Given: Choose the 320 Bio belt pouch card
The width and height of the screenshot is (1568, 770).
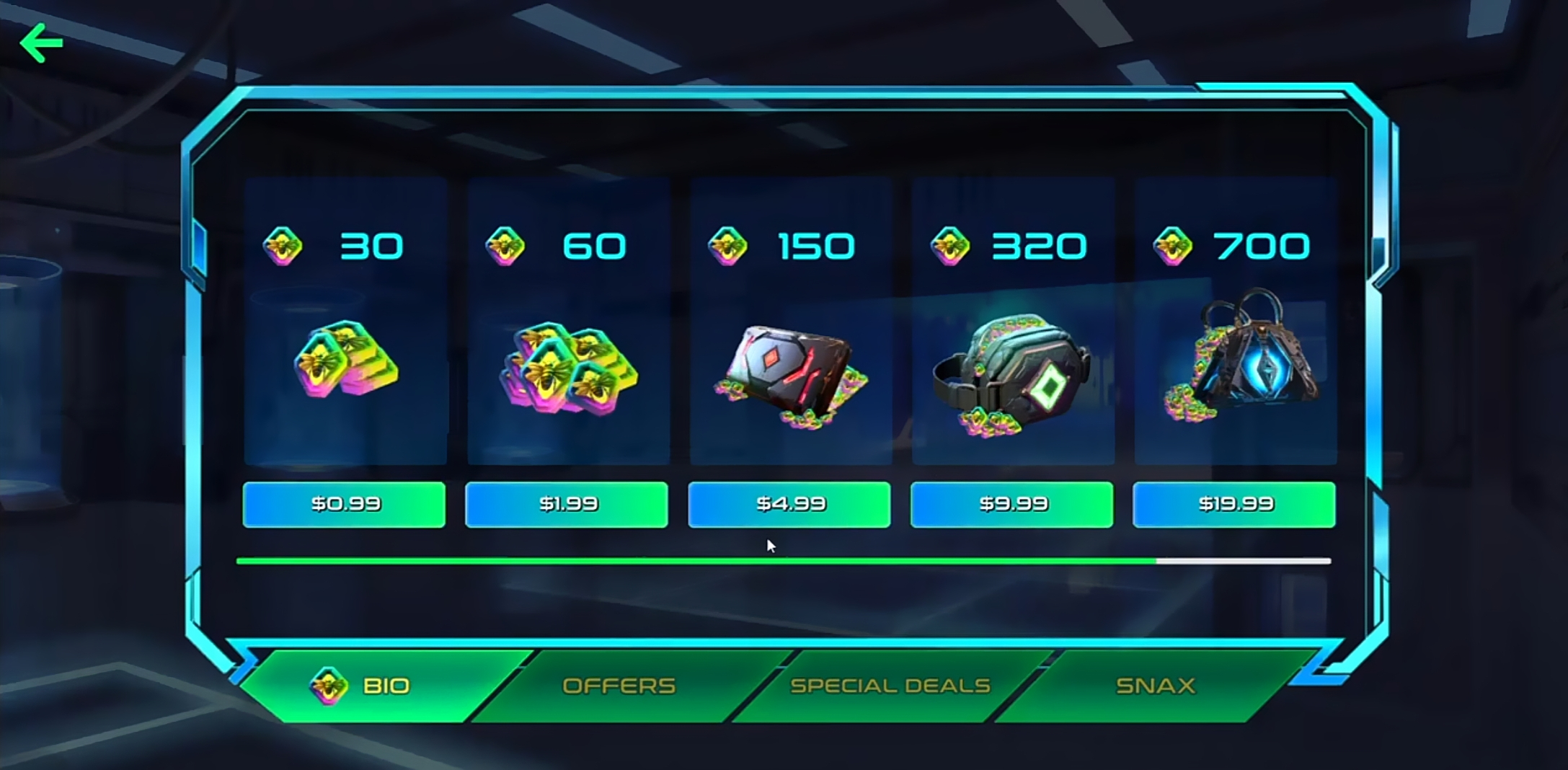Looking at the screenshot, I should pyautogui.click(x=1014, y=322).
